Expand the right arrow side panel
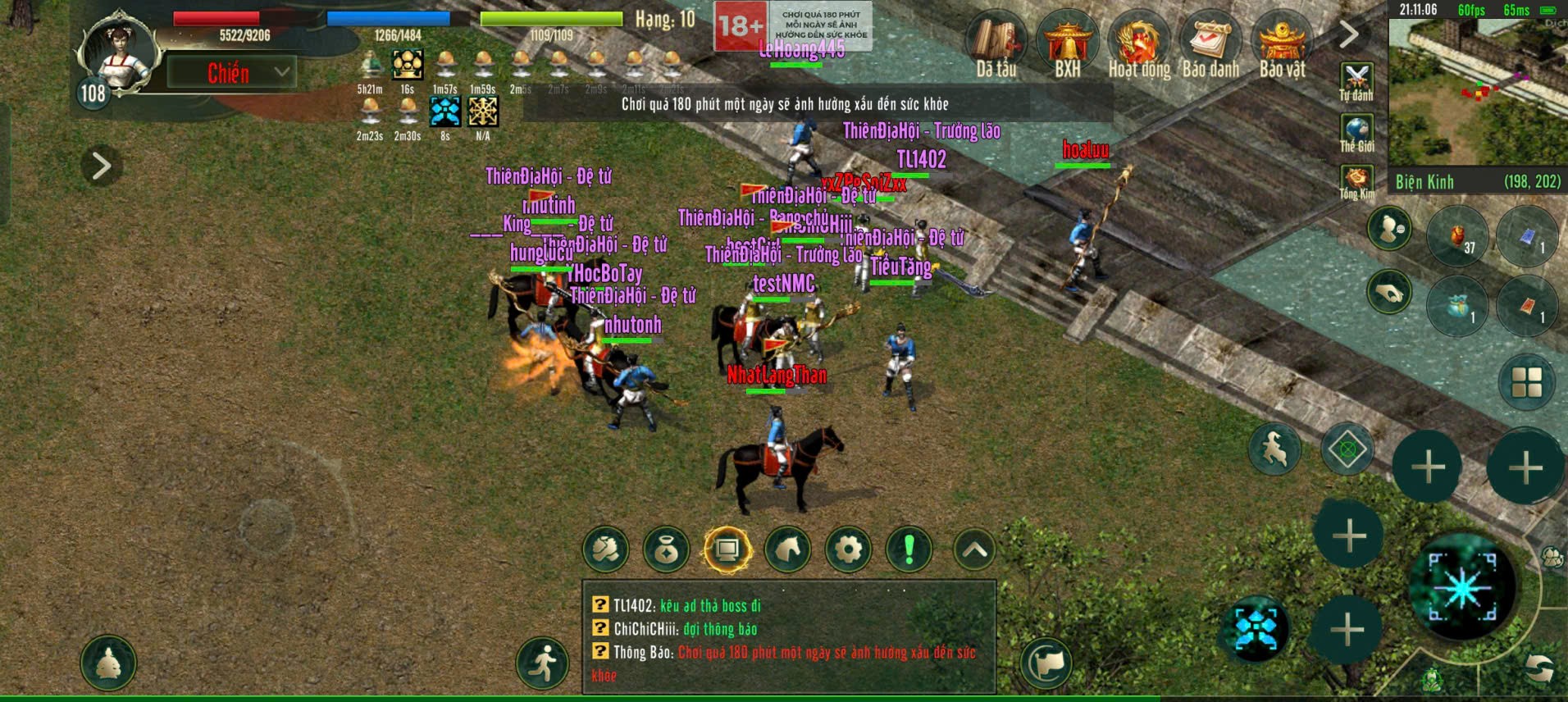Image resolution: width=1568 pixels, height=702 pixels. (x=1348, y=35)
